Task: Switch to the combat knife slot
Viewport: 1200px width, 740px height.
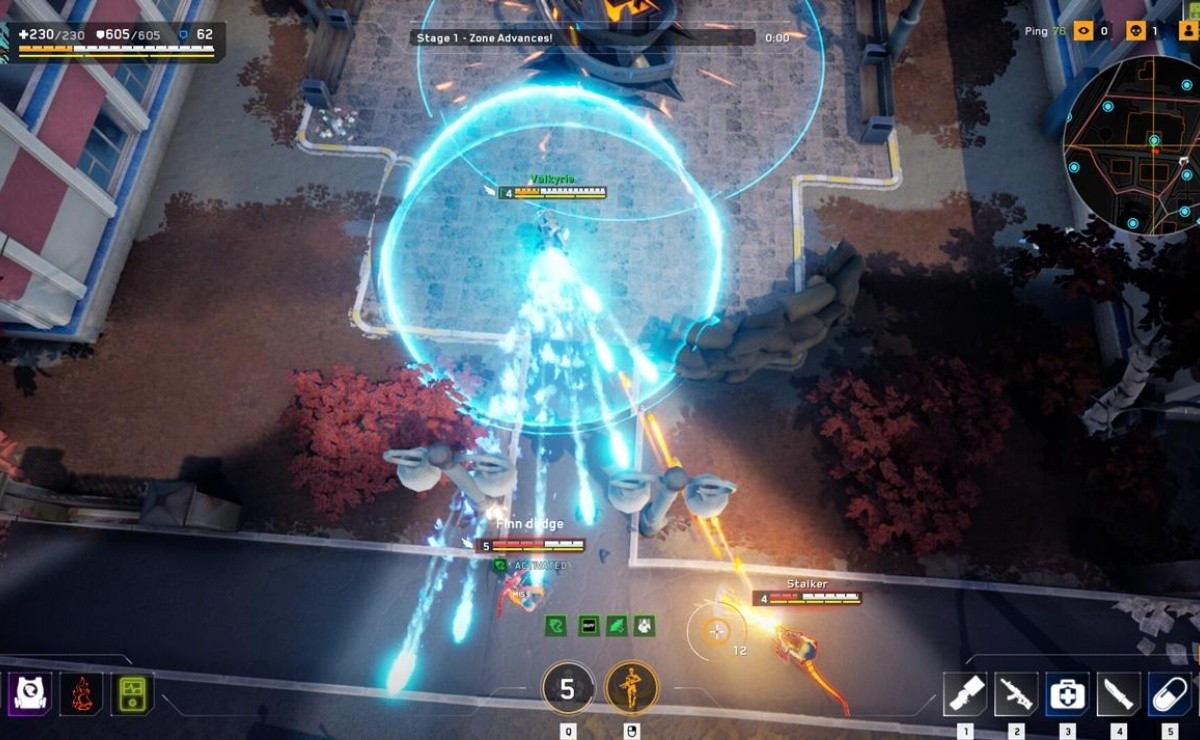Action: [1118, 694]
